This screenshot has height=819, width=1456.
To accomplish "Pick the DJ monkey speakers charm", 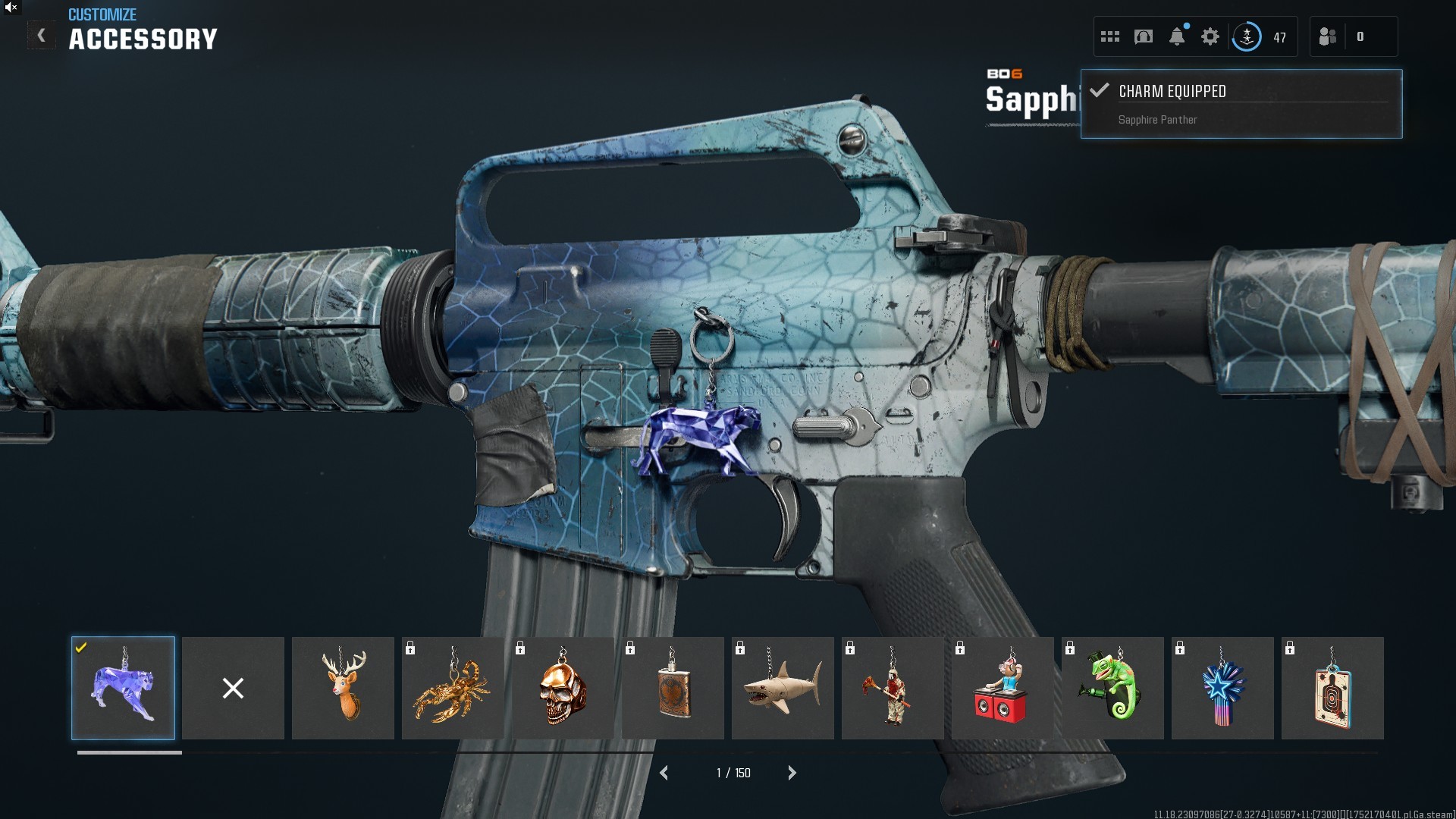I will tap(1003, 688).
